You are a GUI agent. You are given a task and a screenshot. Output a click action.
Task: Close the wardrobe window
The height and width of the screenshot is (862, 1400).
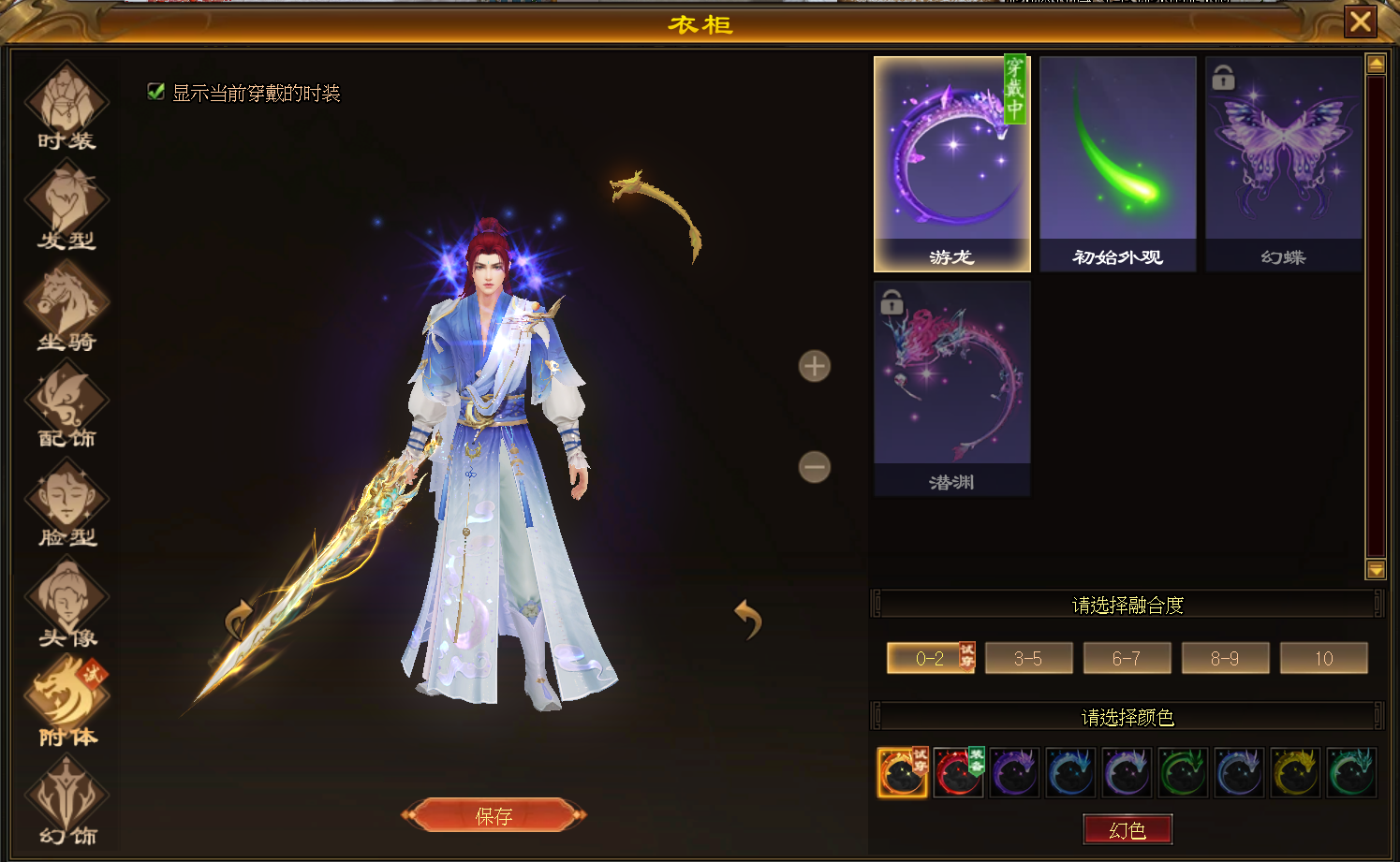1361,22
